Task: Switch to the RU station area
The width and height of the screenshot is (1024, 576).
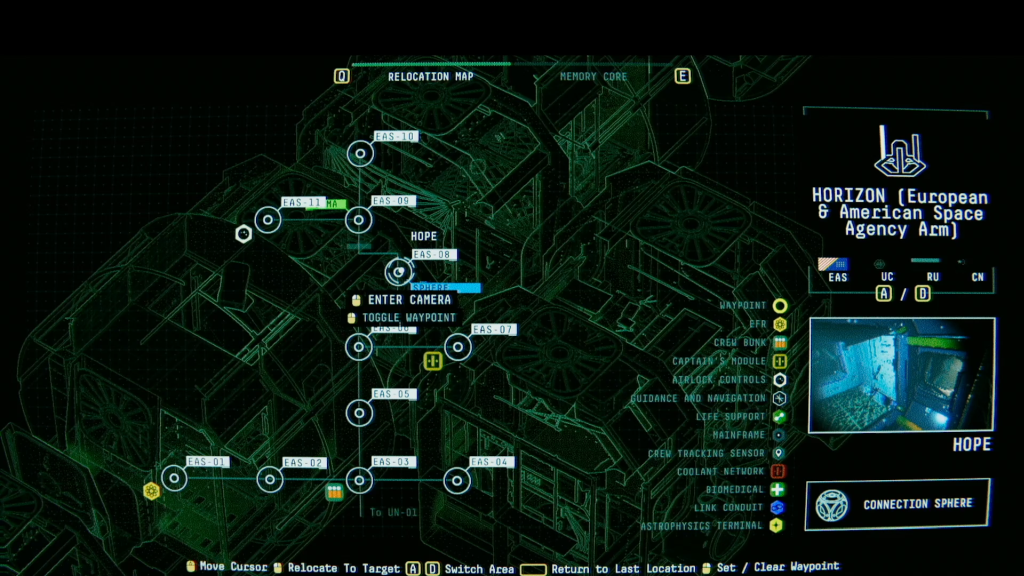Action: pyautogui.click(x=932, y=277)
